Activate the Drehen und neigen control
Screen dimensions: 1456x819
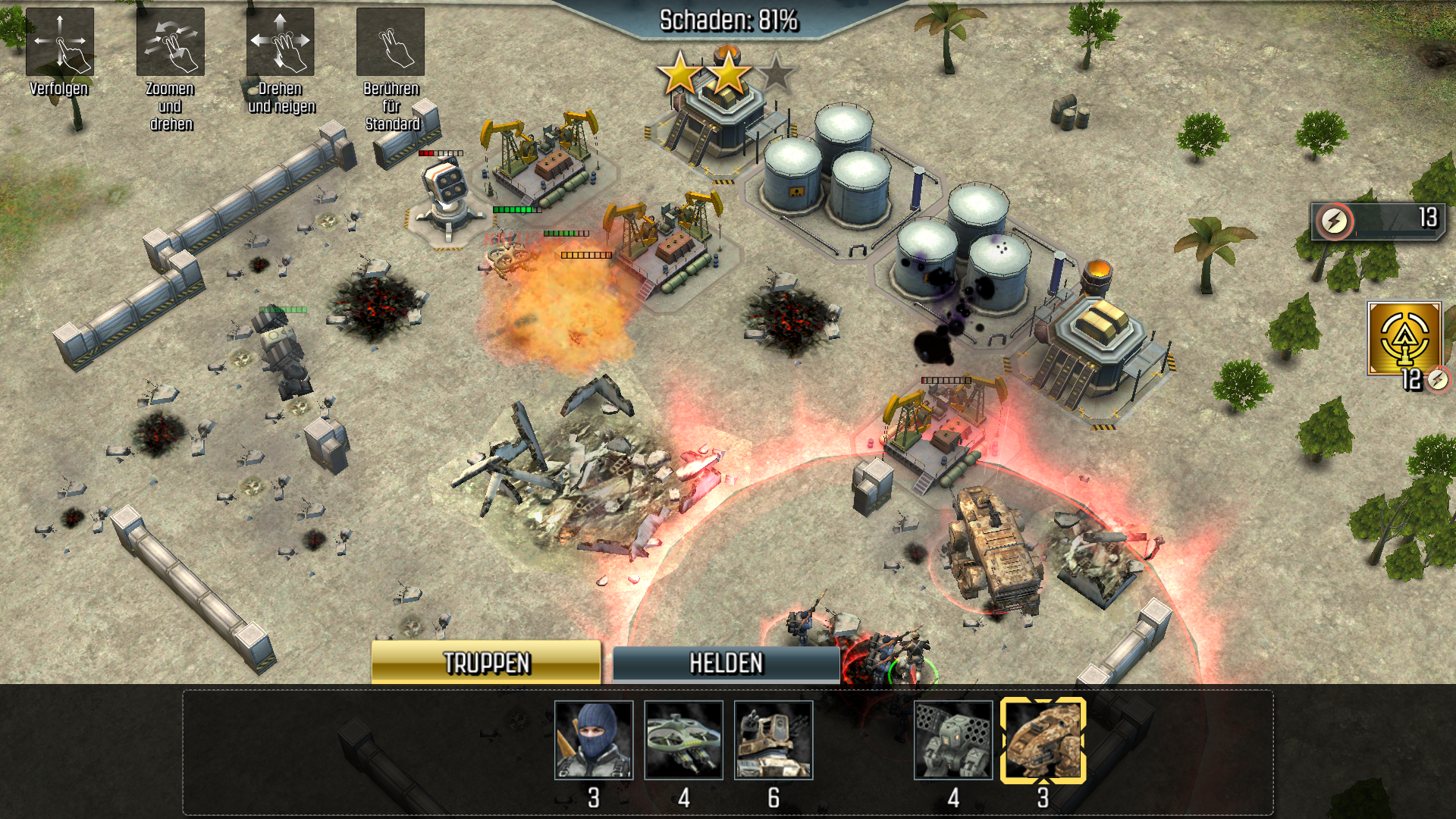click(x=280, y=42)
